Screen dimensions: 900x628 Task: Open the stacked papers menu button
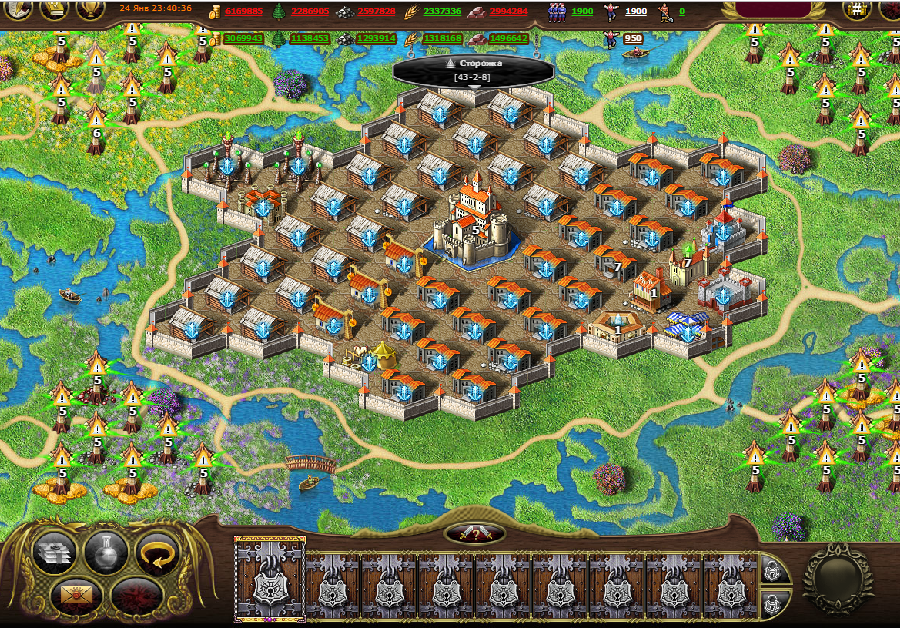coord(53,552)
